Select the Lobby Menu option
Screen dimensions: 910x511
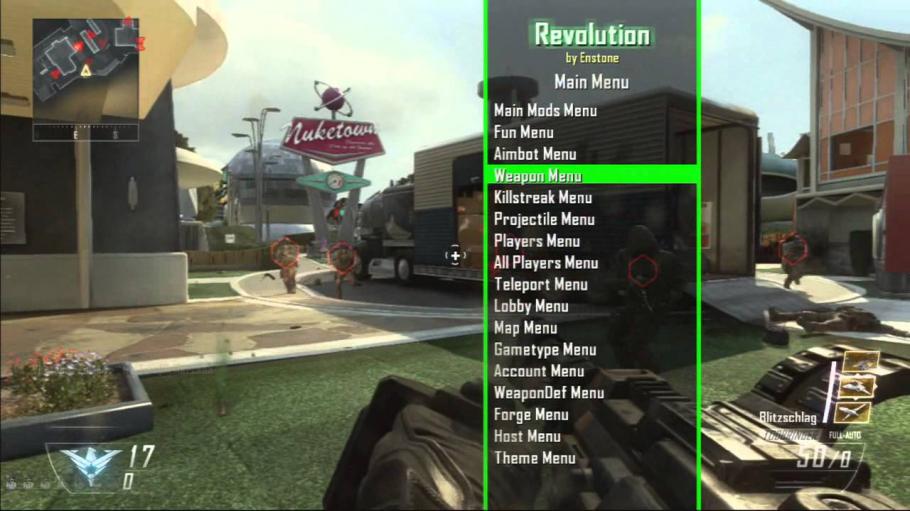[x=531, y=306]
